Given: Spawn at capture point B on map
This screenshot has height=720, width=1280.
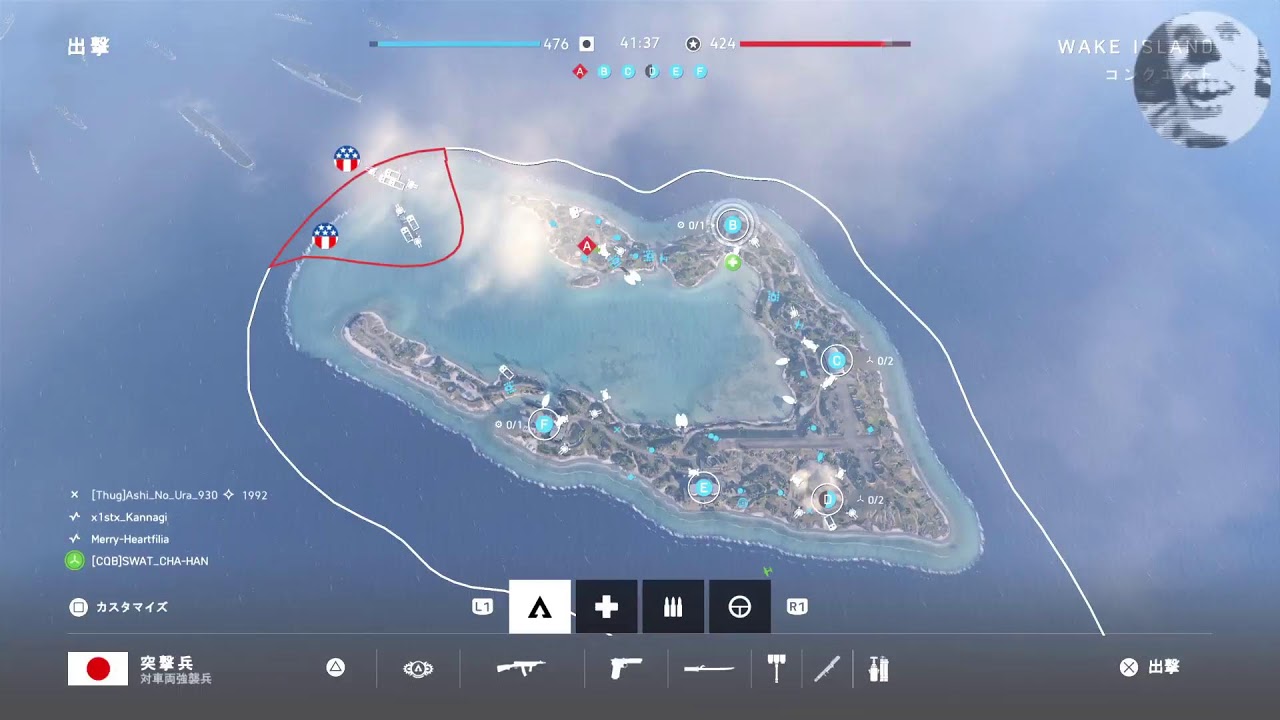Looking at the screenshot, I should point(732,226).
